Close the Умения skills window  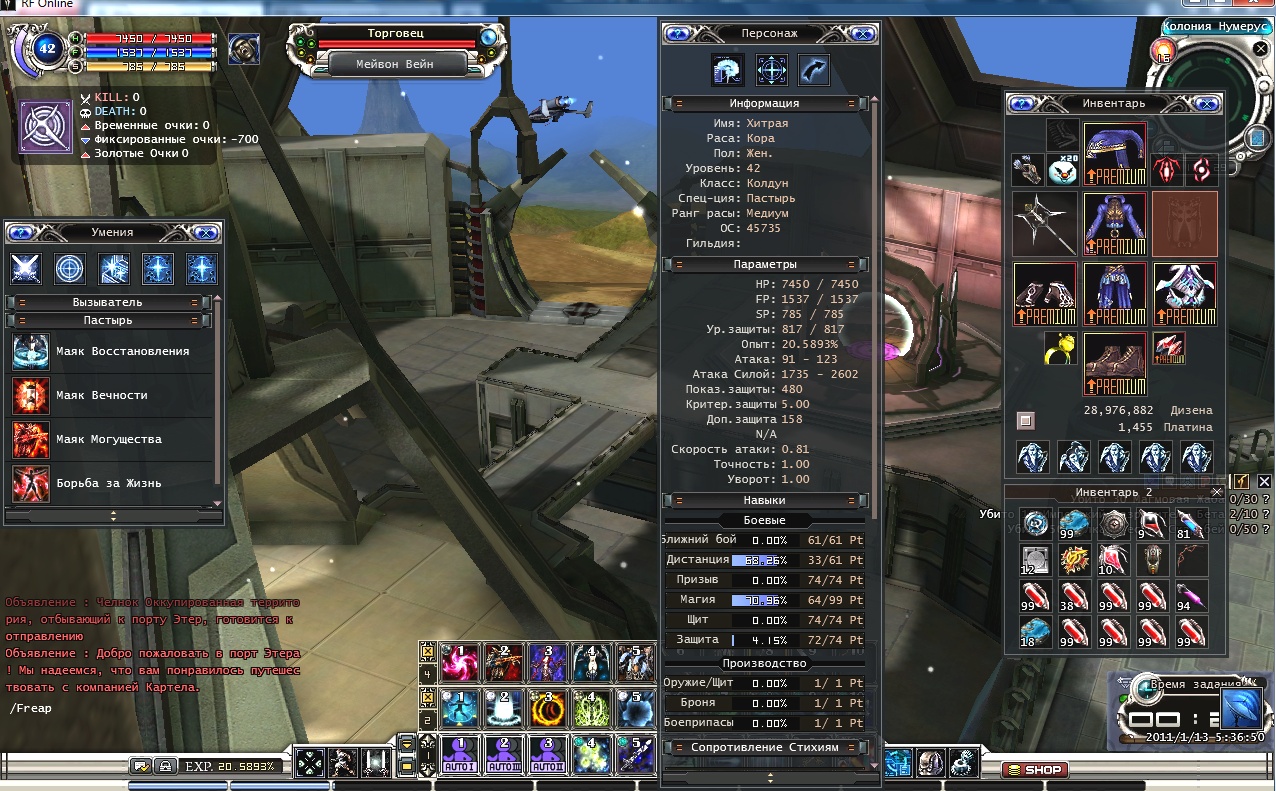click(206, 232)
